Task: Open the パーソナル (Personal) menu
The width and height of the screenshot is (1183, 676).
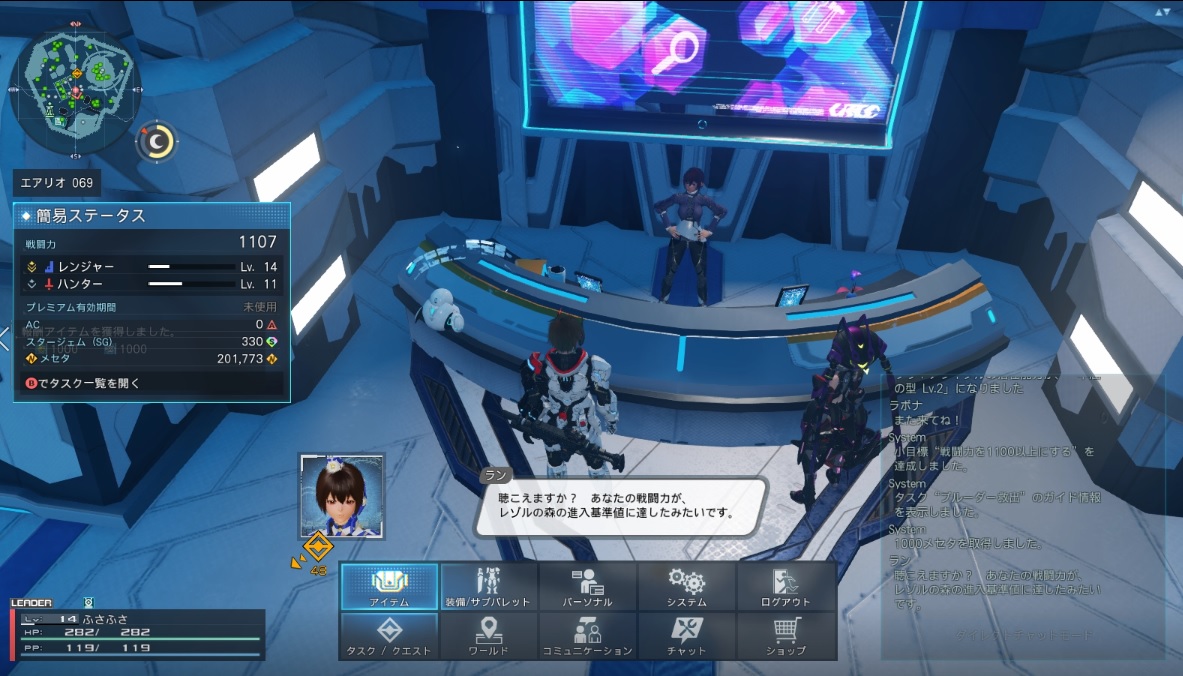Action: (587, 587)
